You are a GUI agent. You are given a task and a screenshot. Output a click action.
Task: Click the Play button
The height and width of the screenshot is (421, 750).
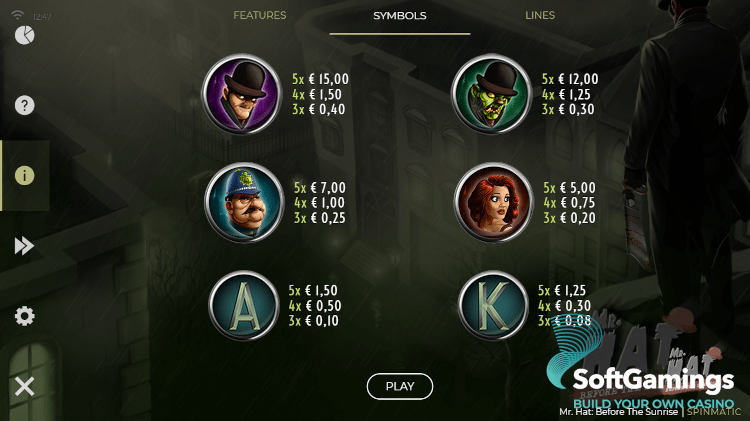(400, 386)
